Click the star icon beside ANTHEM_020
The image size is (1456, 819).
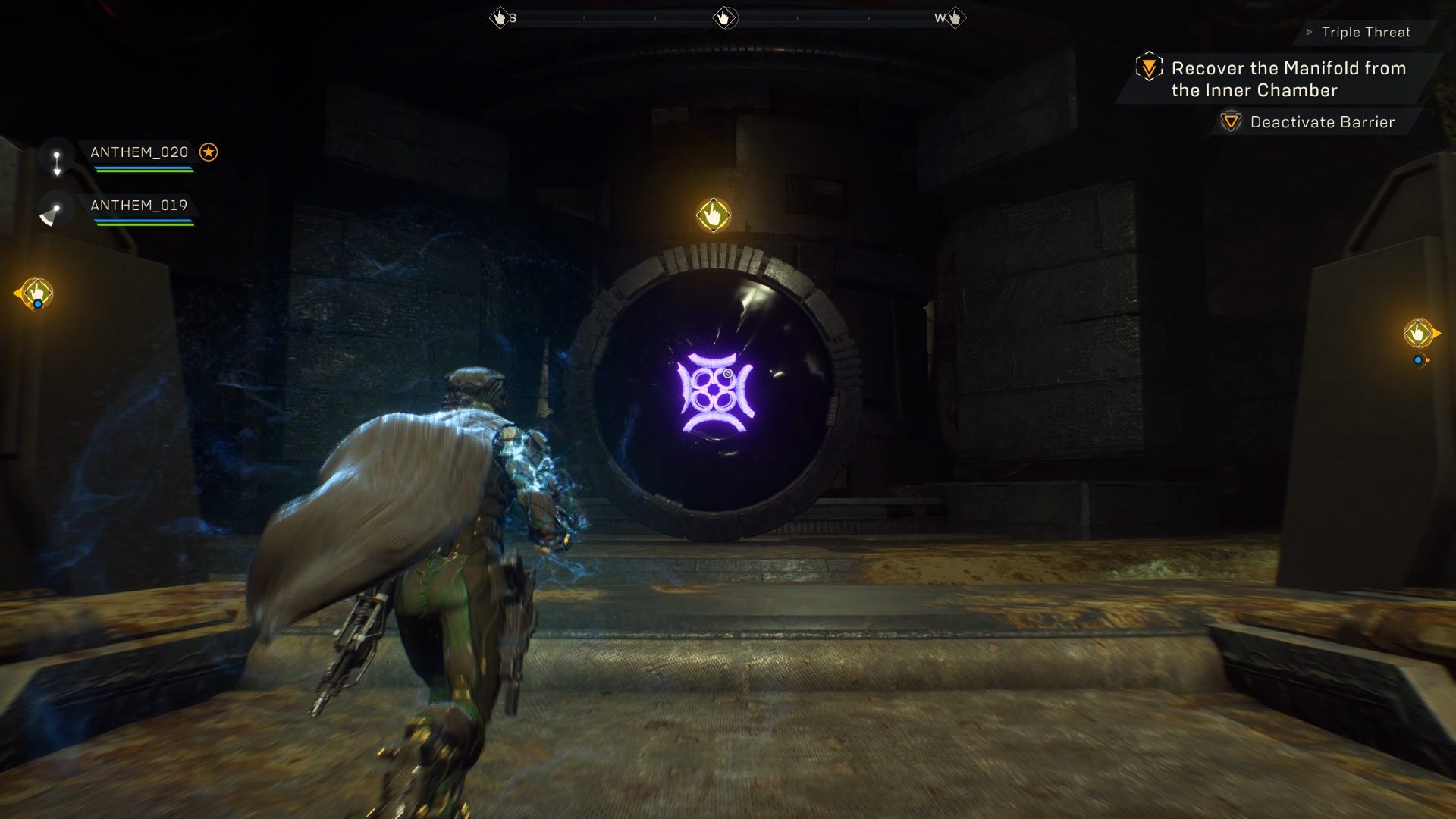pyautogui.click(x=209, y=152)
